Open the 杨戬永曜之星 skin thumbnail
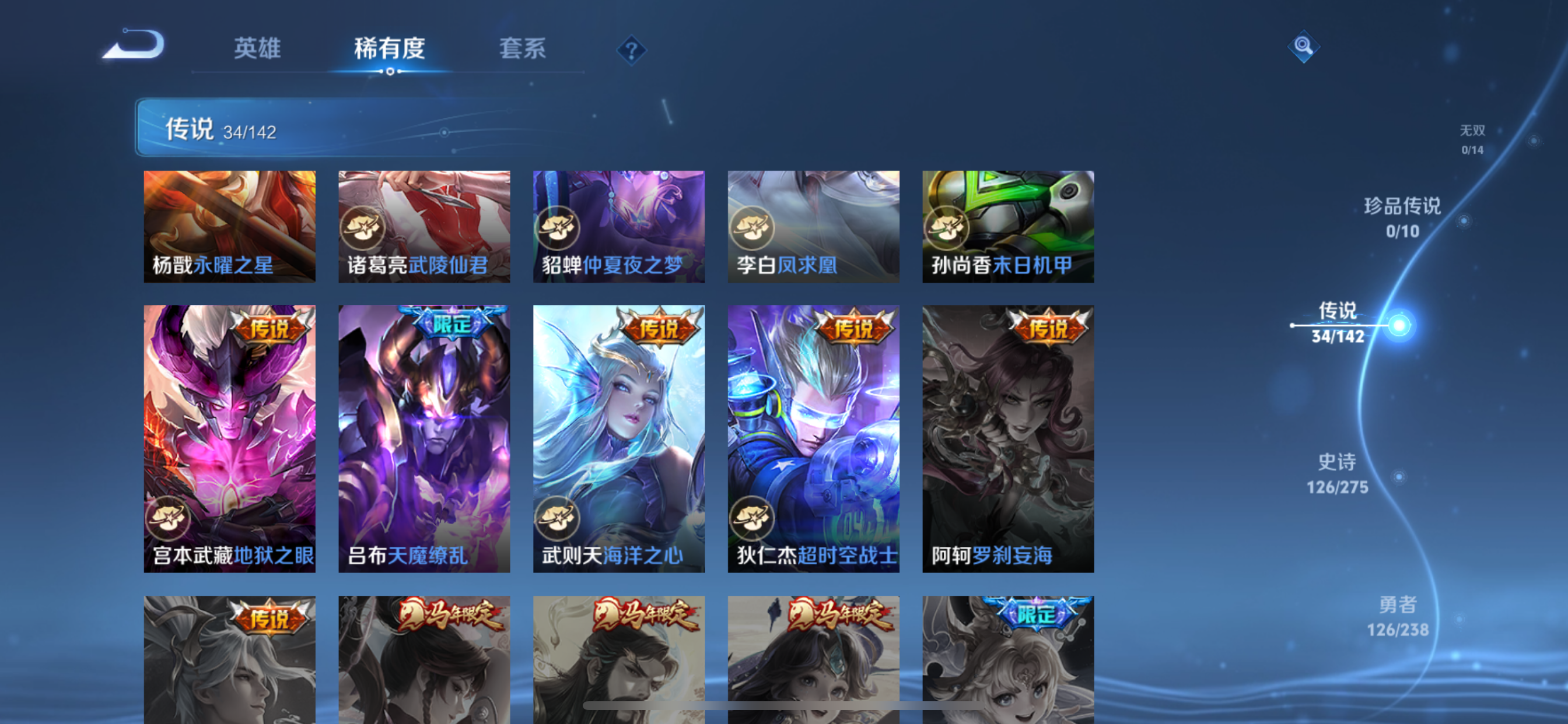This screenshot has width=1568, height=724. [229, 225]
